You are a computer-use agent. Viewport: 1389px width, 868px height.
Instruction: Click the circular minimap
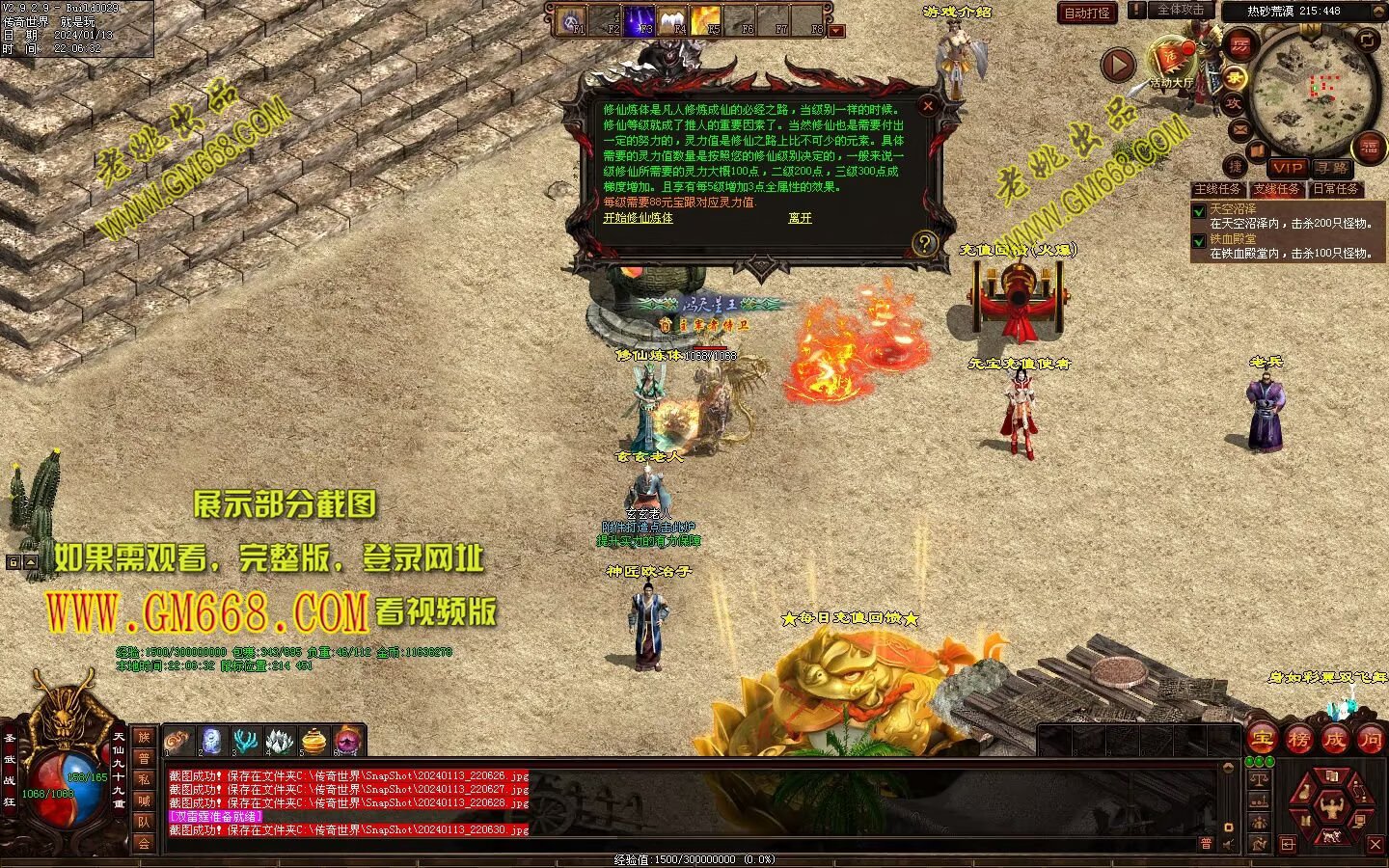coord(1312,92)
